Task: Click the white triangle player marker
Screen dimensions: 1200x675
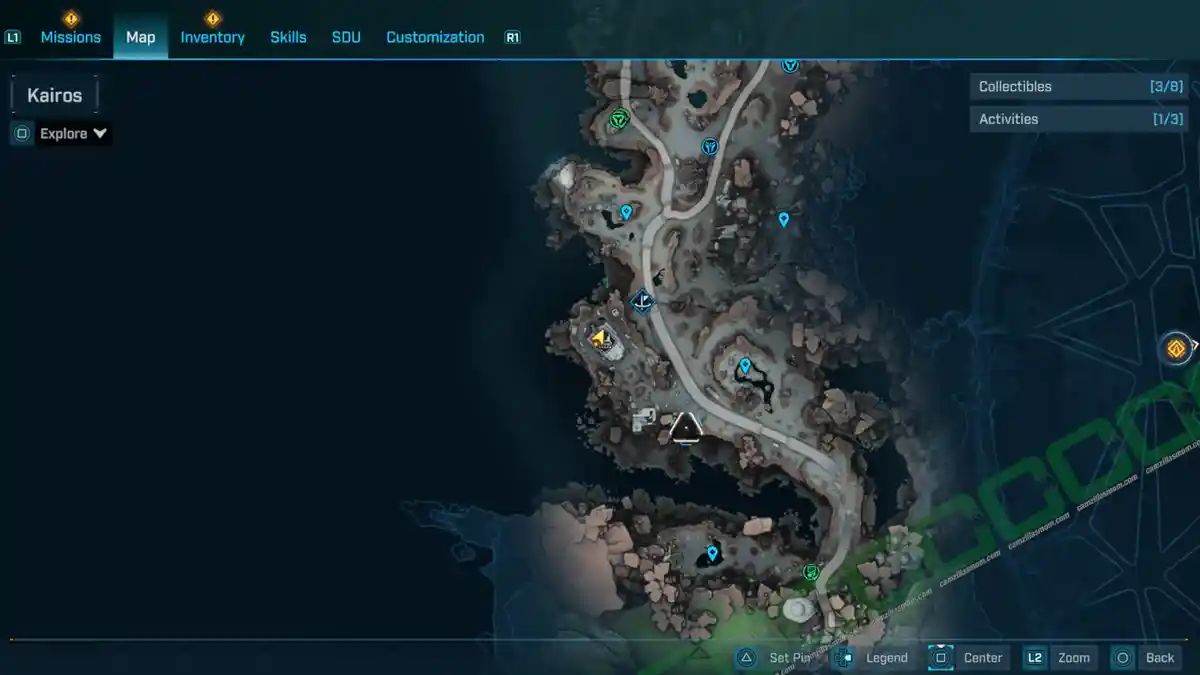Action: tap(685, 427)
